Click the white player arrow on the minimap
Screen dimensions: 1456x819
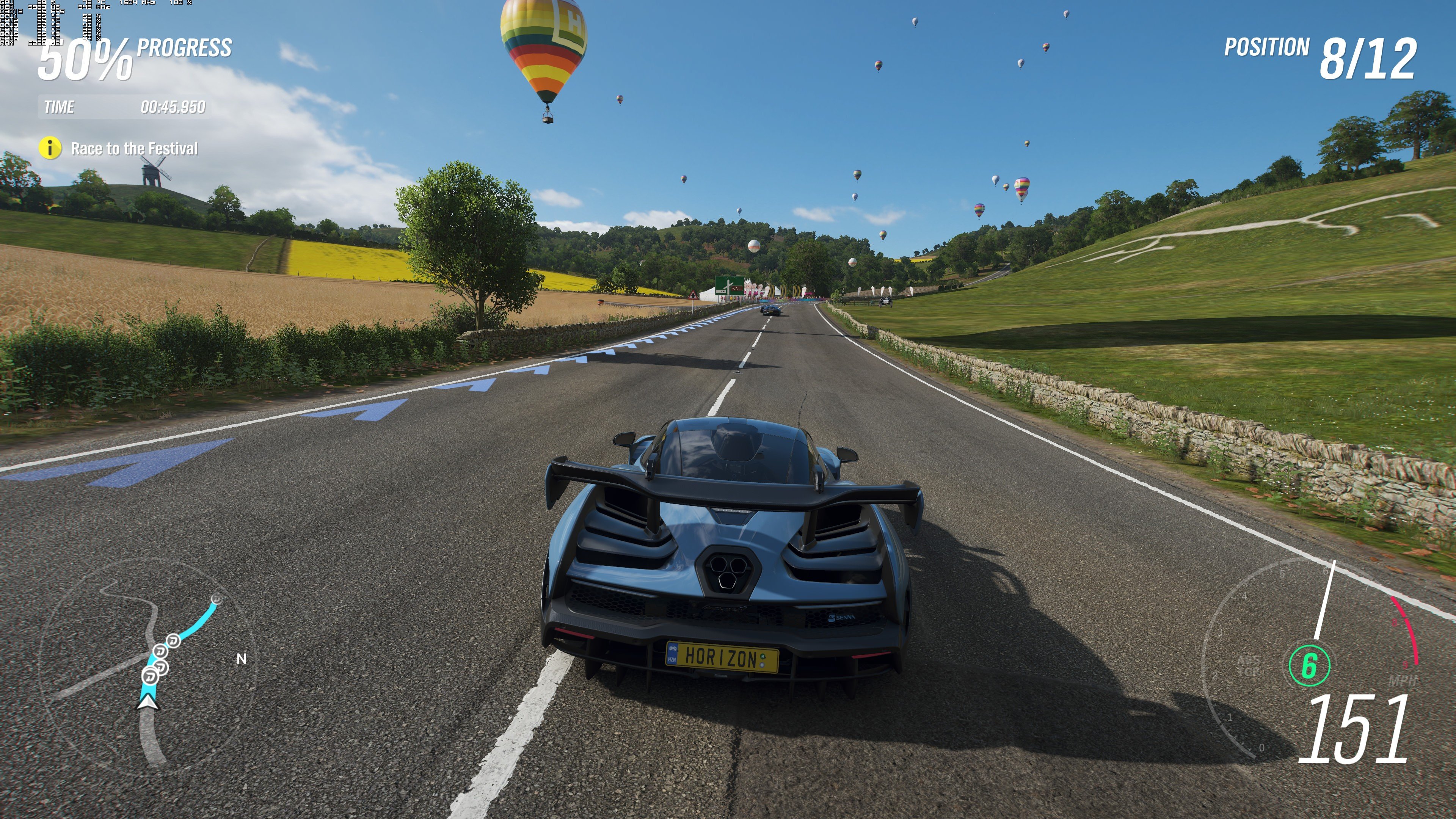[148, 701]
